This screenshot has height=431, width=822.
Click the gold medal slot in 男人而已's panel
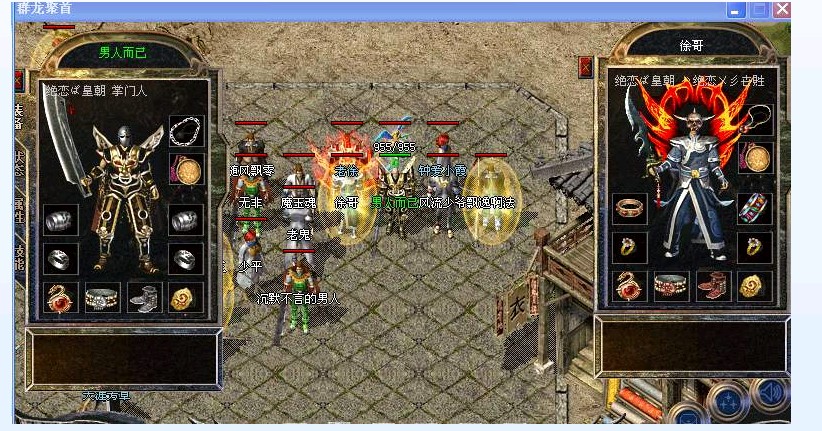pos(186,171)
